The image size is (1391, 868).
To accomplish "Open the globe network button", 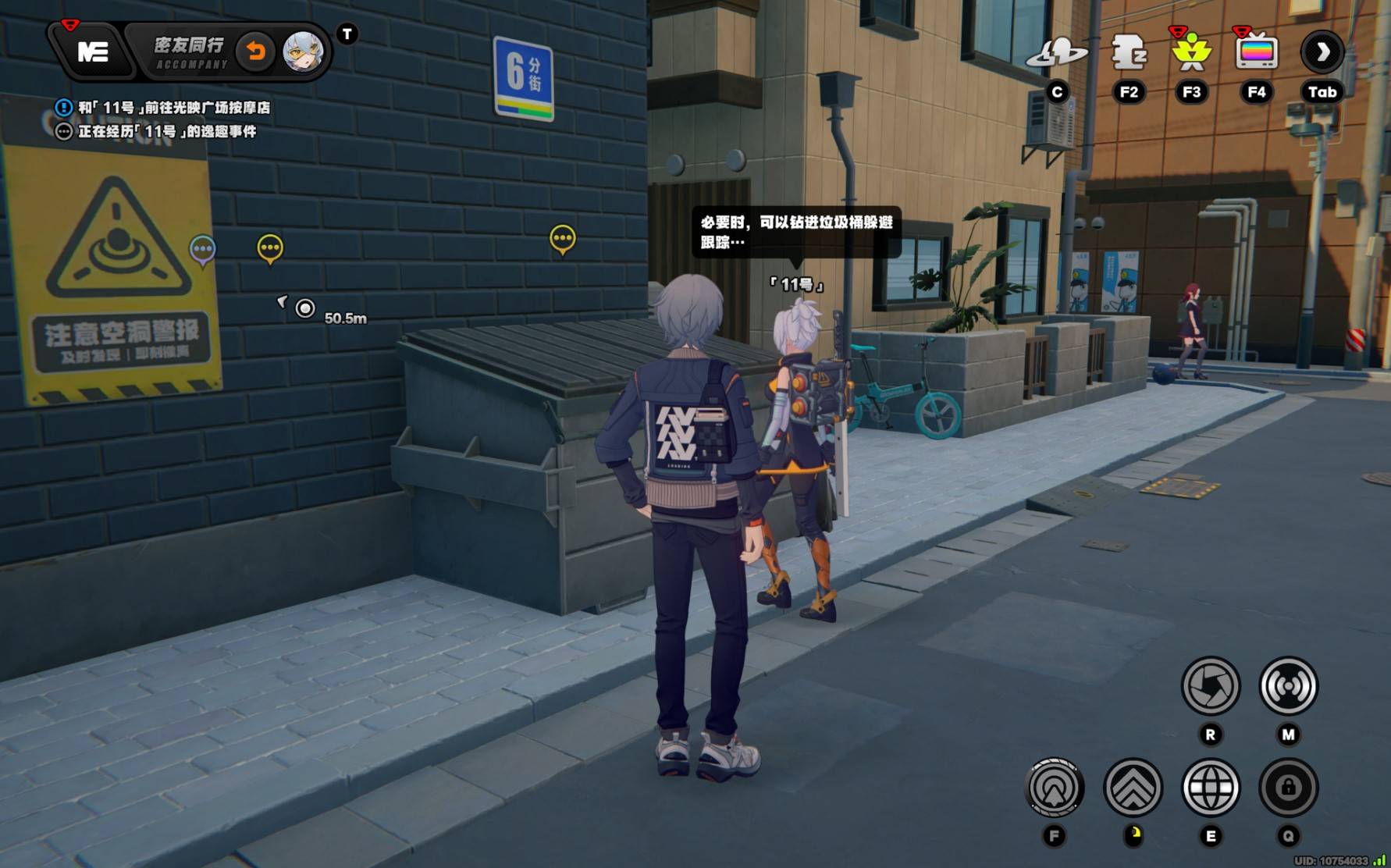I will pos(1210,788).
